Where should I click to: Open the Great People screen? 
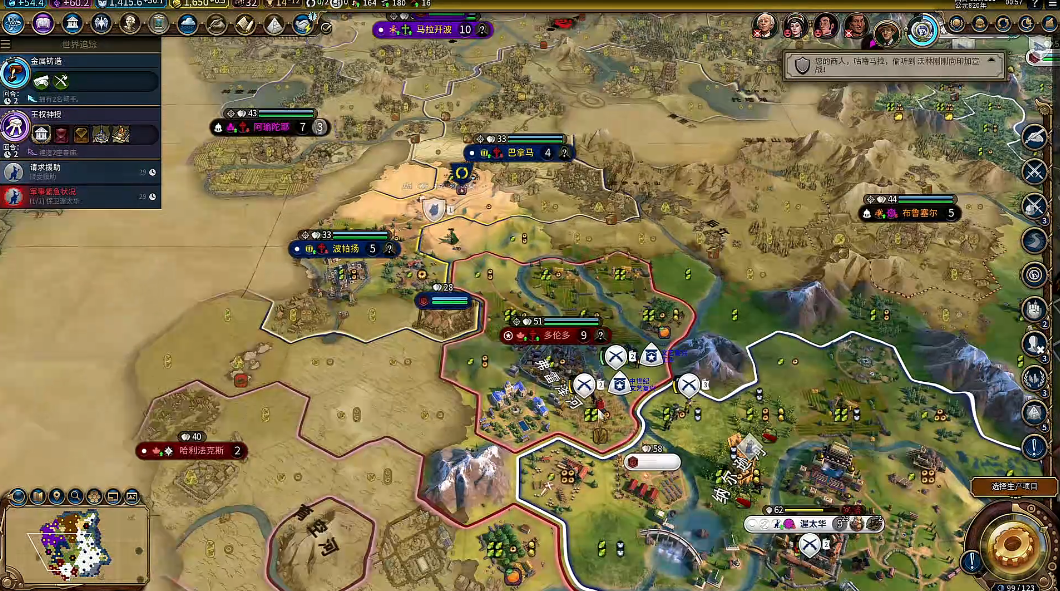pos(131,24)
